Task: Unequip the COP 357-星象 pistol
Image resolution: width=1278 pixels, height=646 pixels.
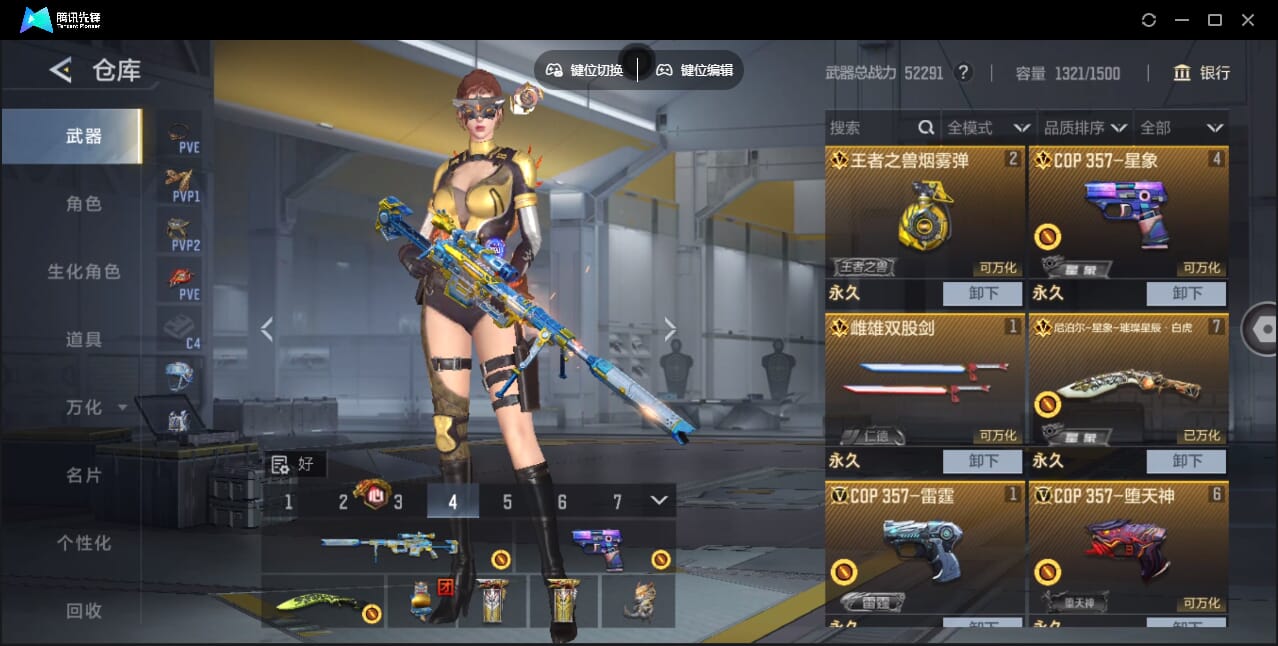Action: (1186, 294)
